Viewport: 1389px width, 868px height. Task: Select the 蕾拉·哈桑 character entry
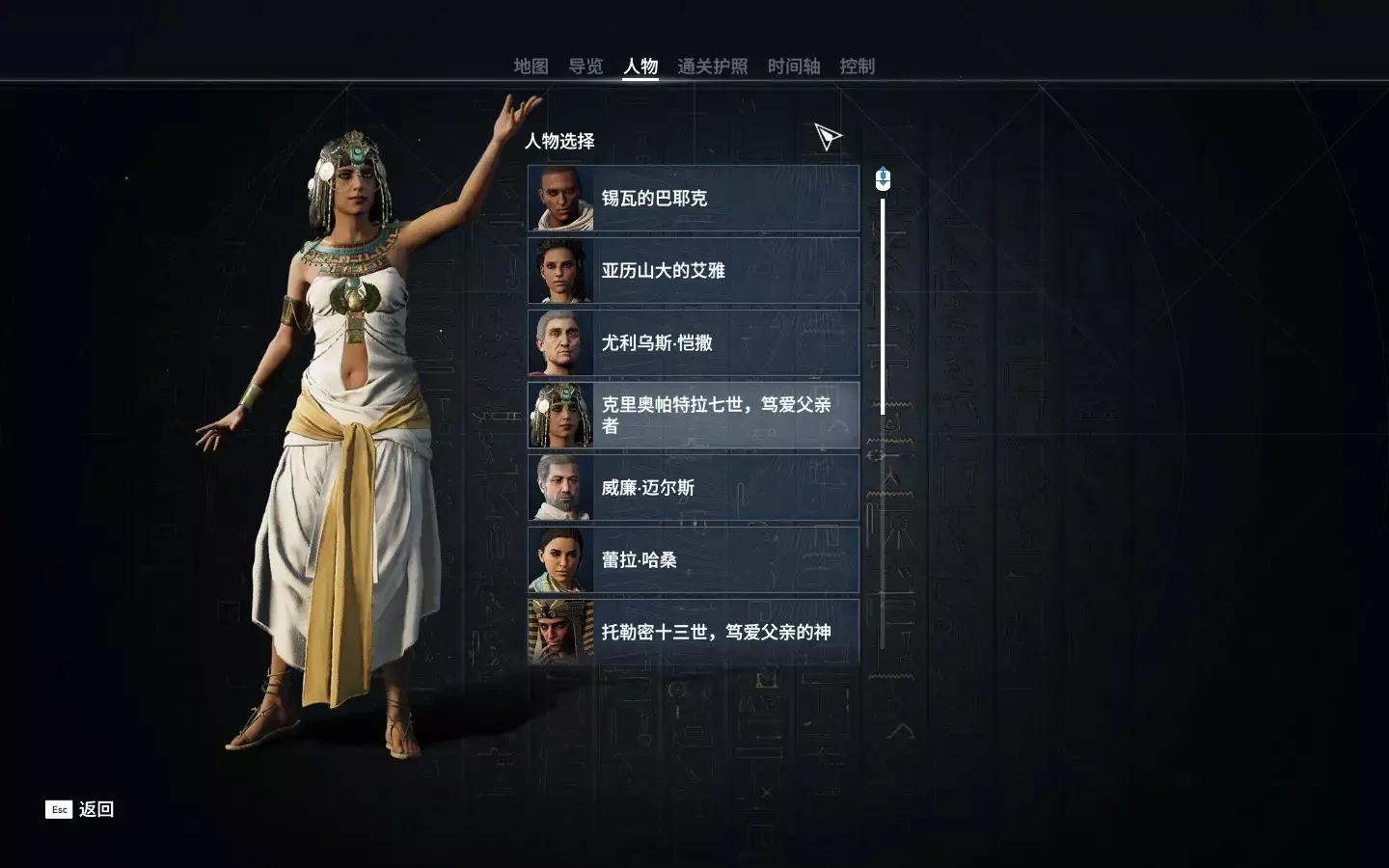click(x=693, y=559)
